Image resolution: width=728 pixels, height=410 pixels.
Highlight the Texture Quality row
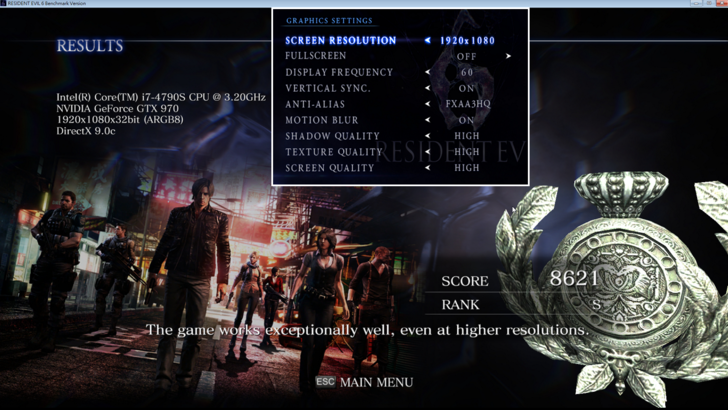click(334, 152)
